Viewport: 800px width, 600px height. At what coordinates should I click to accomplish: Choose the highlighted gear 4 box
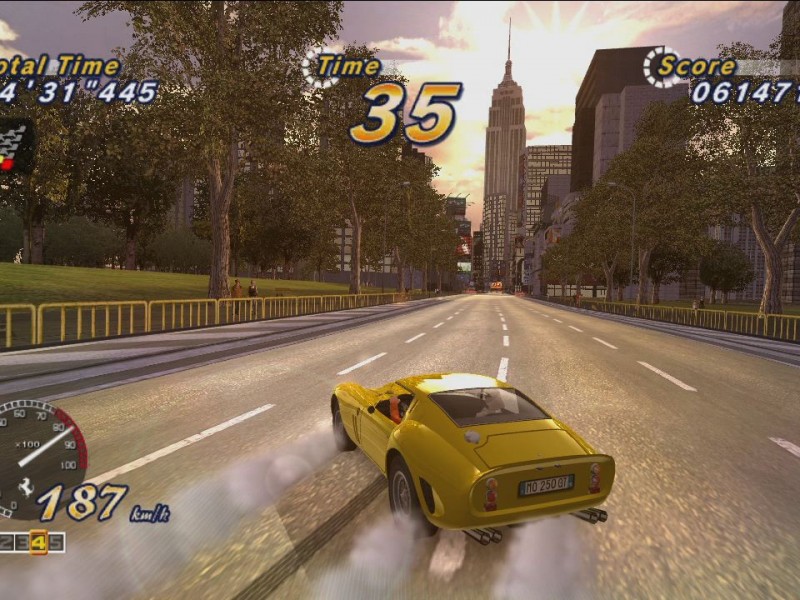point(39,542)
